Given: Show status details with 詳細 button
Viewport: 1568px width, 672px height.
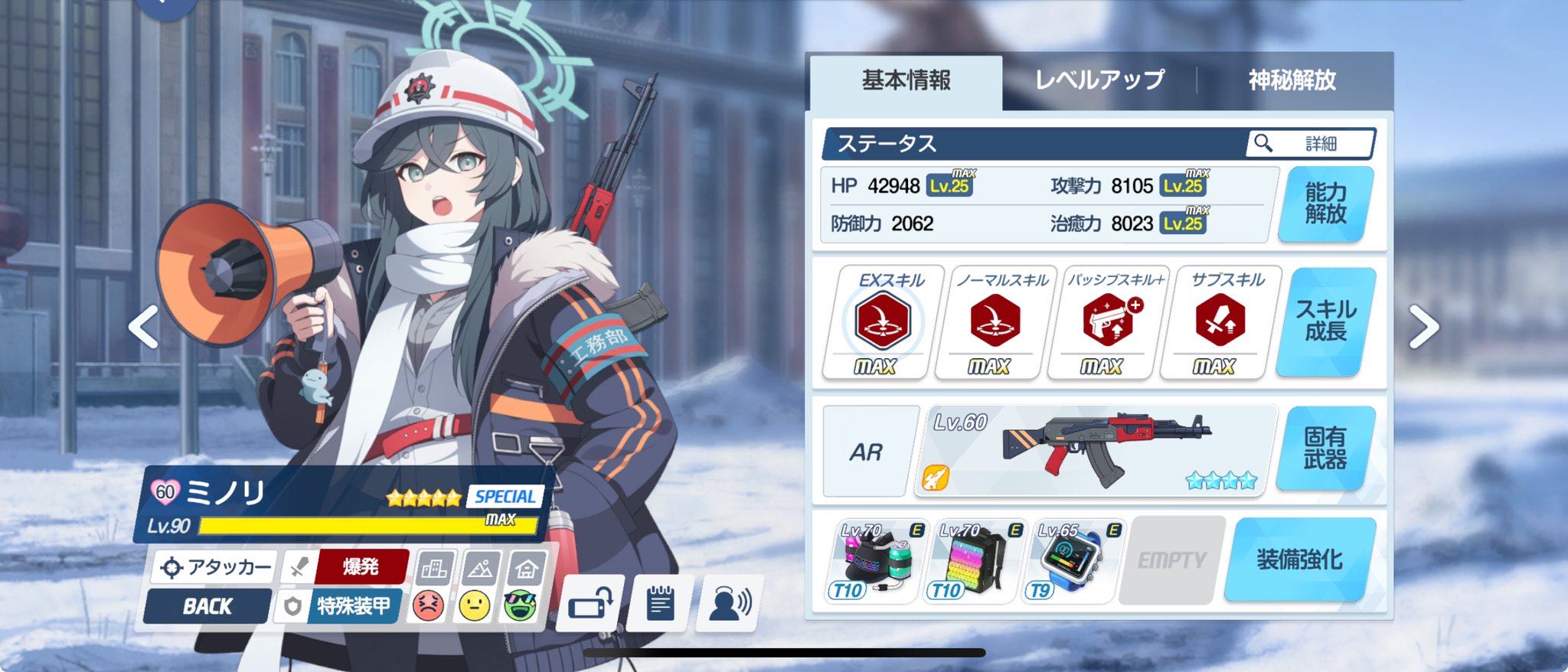Looking at the screenshot, I should (1310, 143).
